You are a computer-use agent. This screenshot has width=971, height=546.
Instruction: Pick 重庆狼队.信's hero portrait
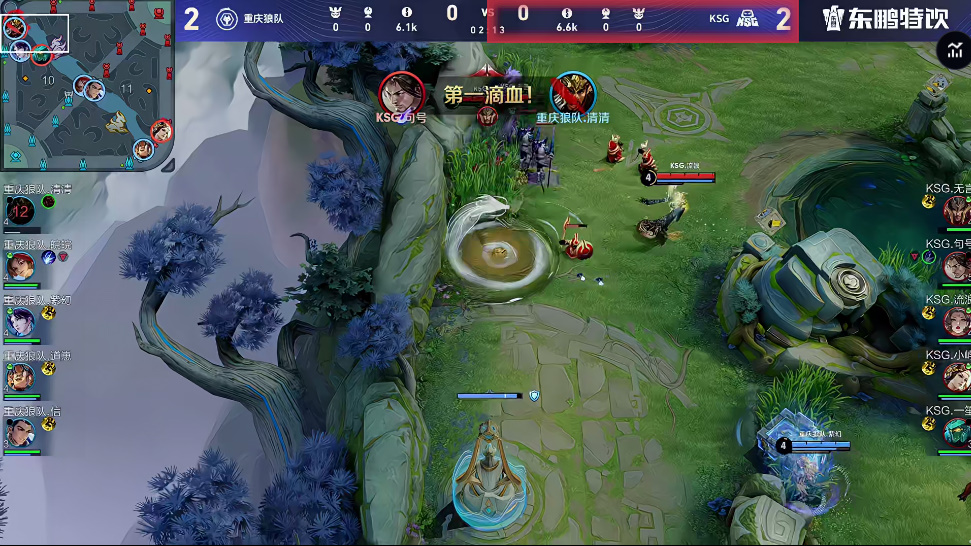click(19, 431)
